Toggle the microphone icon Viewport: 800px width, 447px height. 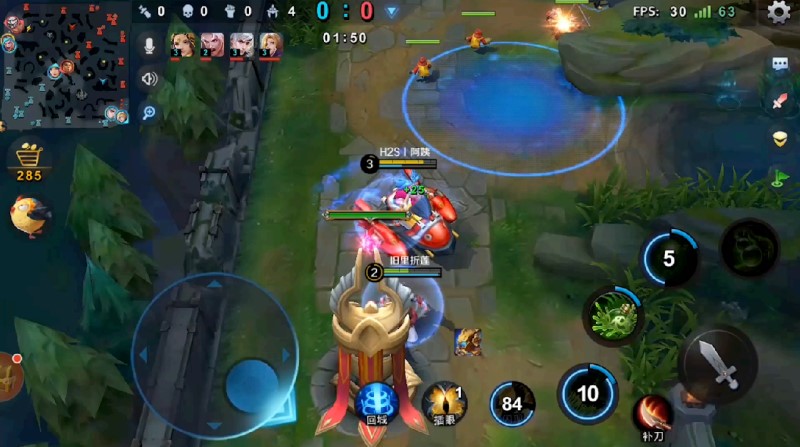point(149,46)
